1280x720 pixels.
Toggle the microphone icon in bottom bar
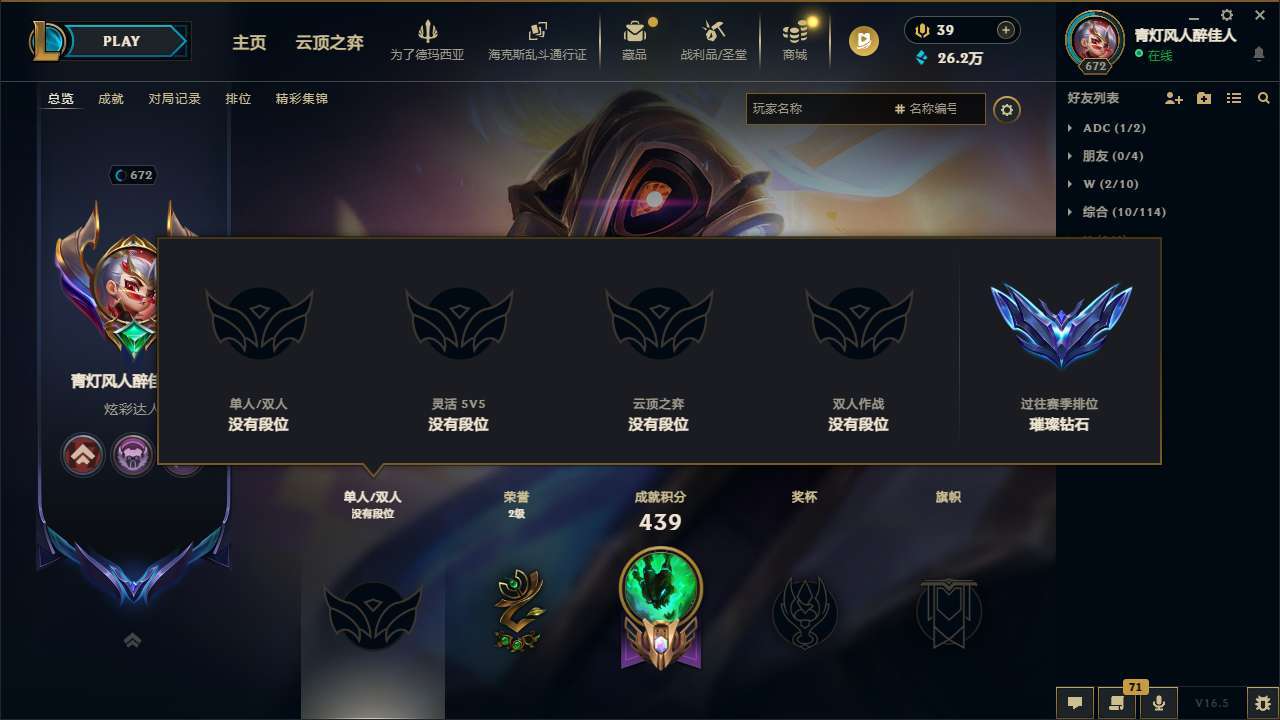pyautogui.click(x=1158, y=702)
